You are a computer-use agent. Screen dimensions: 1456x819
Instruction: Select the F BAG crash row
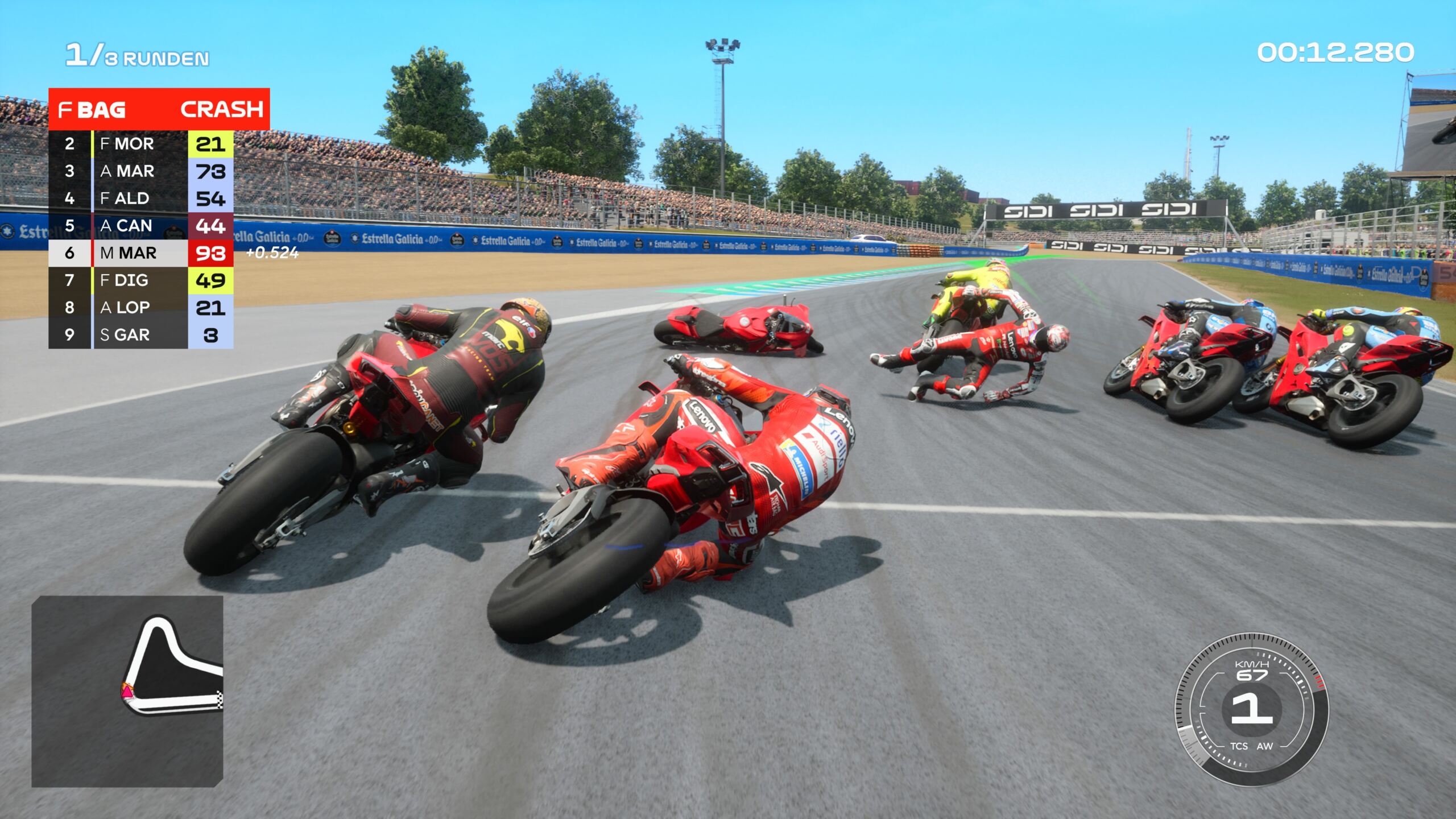159,109
